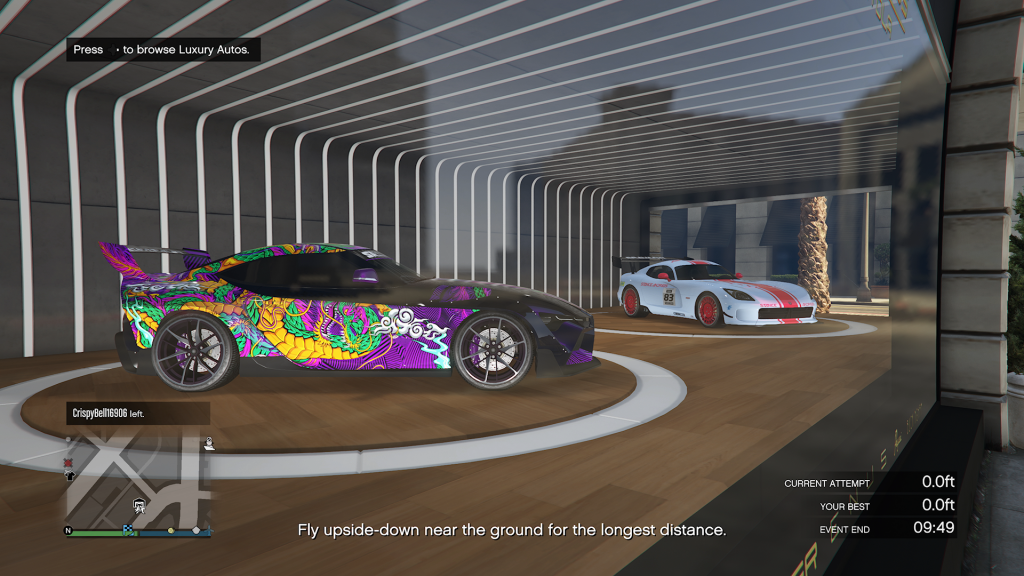
Task: Click the checkered flag marker below minimap
Action: (129, 531)
